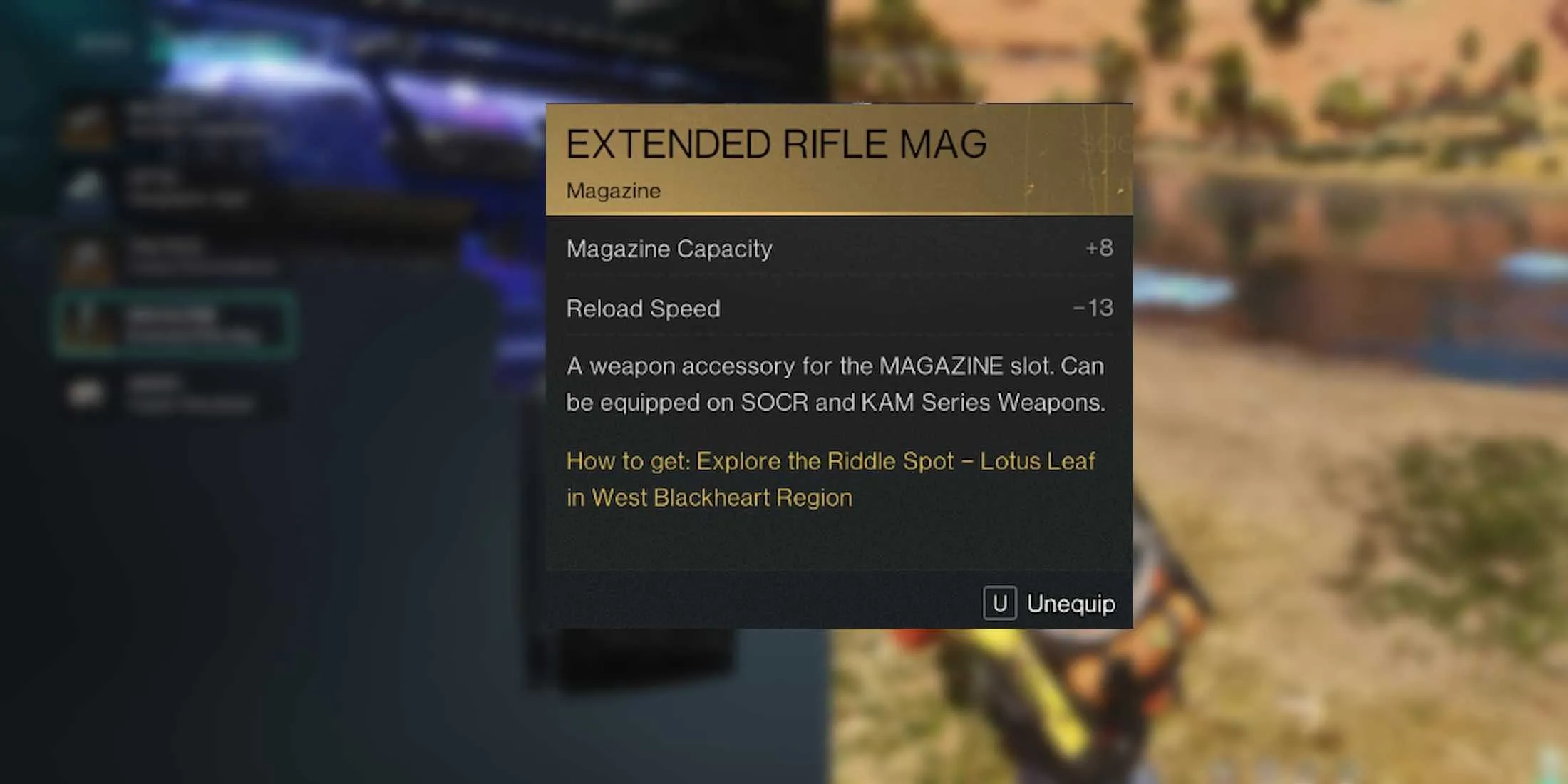Click the U key prompt icon beside Unequip

click(x=1001, y=604)
